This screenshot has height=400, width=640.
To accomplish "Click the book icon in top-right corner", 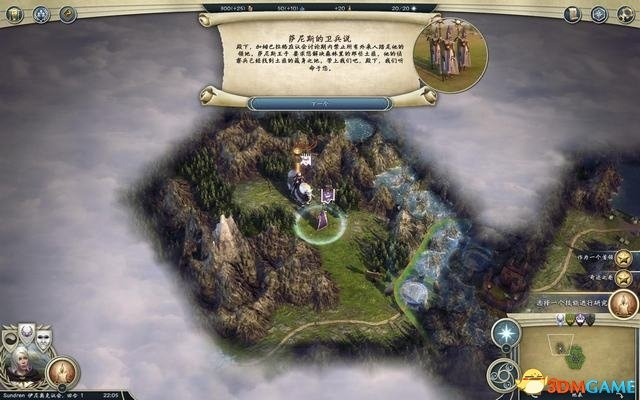I will 573,14.
